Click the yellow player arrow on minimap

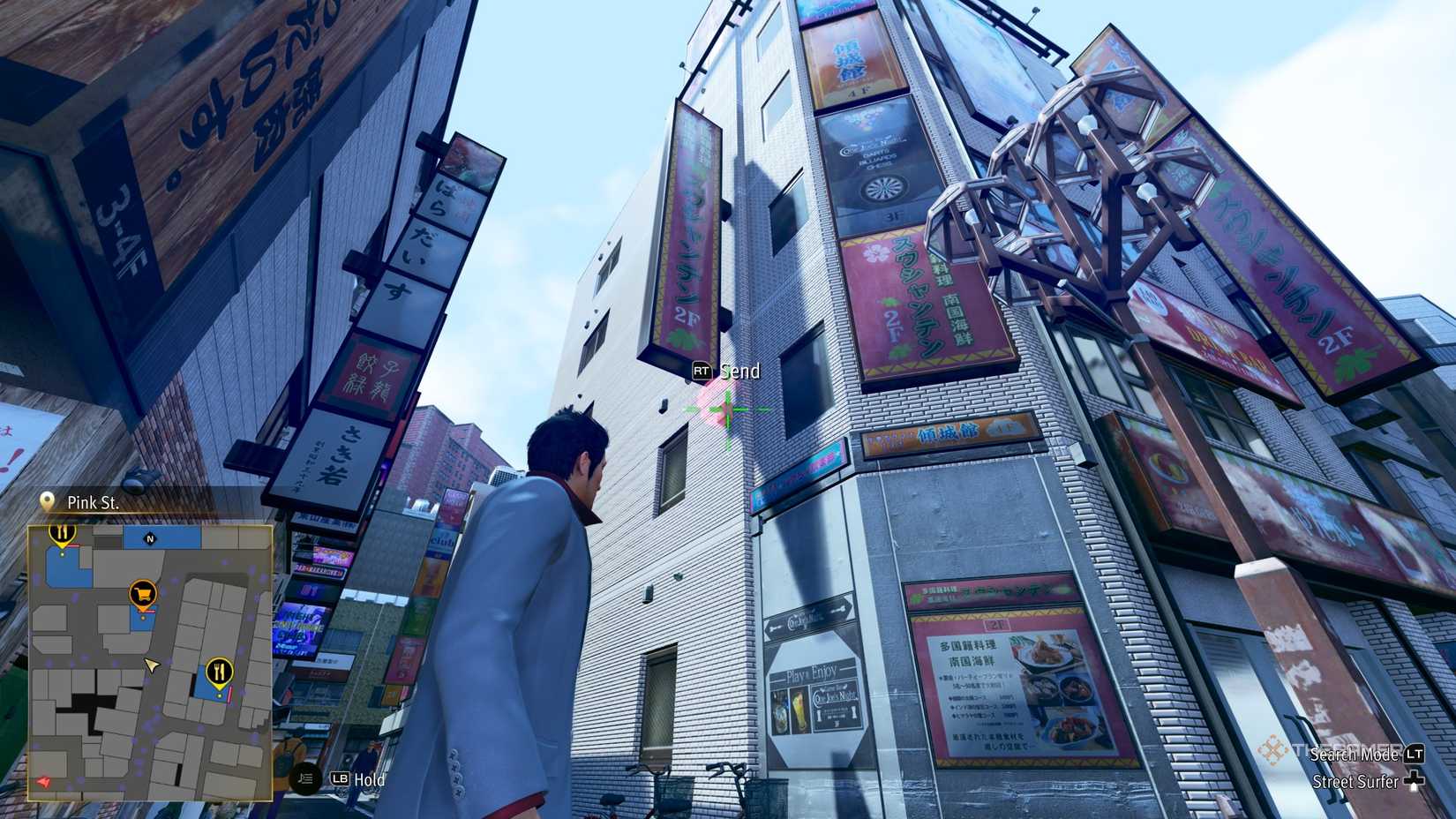point(150,665)
